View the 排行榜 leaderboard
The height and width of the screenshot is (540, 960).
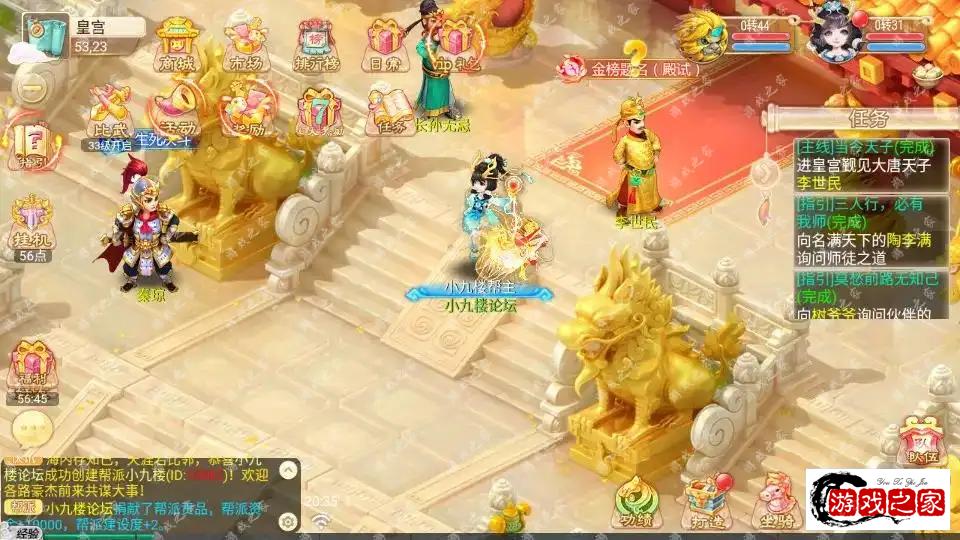coord(315,47)
